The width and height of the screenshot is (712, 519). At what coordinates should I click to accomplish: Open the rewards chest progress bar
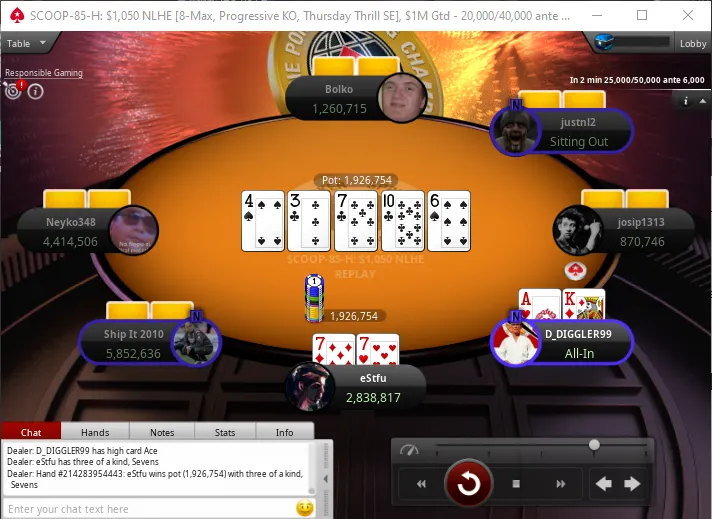(x=631, y=42)
